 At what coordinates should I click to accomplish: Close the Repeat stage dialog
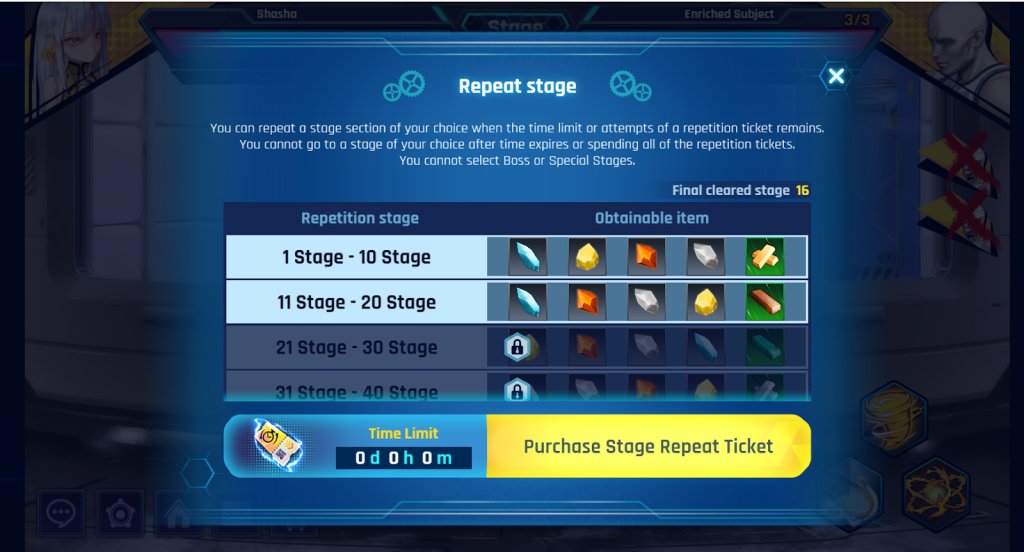tap(836, 76)
